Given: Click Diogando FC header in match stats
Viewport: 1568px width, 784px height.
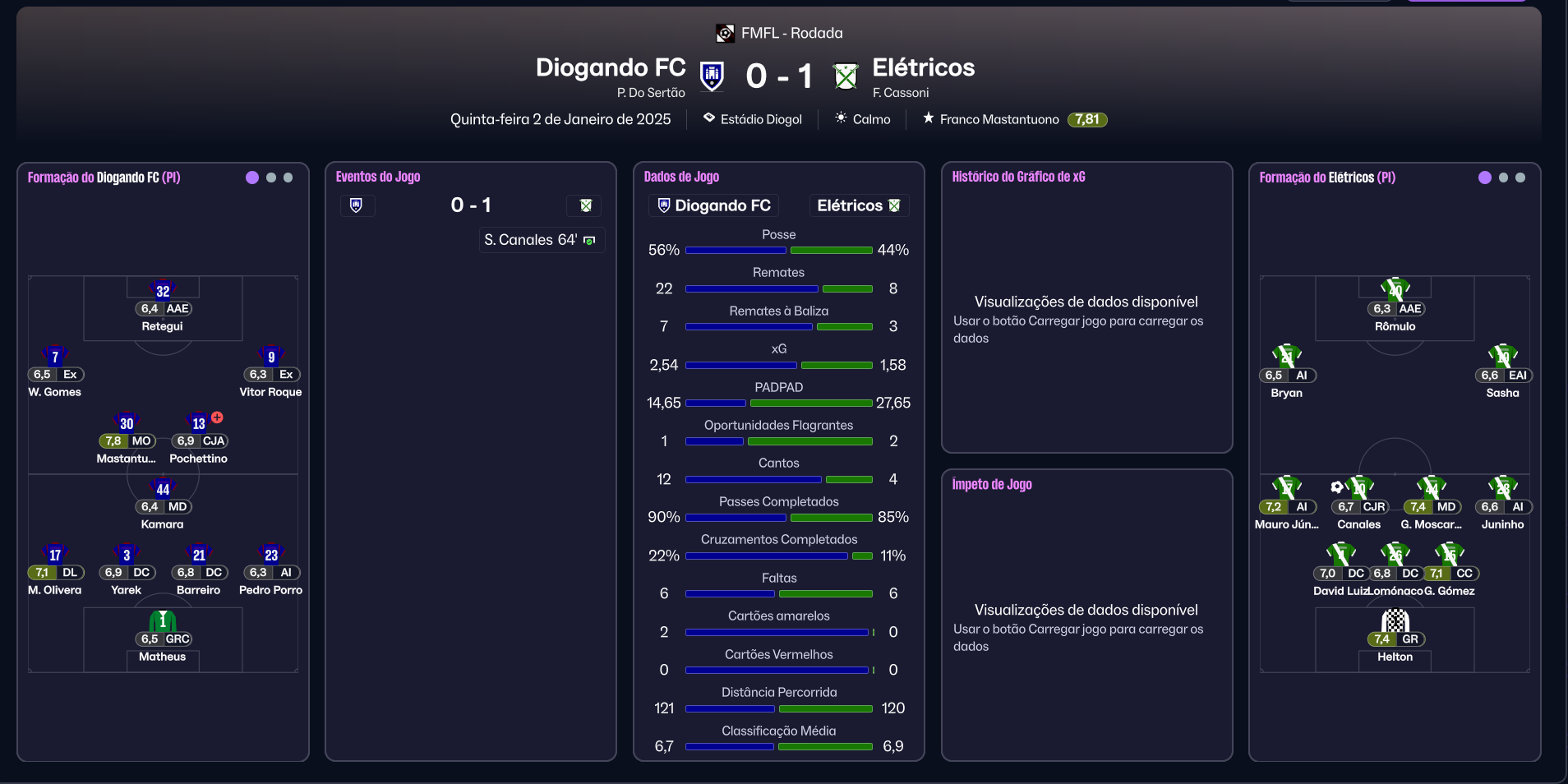Looking at the screenshot, I should click(x=713, y=205).
